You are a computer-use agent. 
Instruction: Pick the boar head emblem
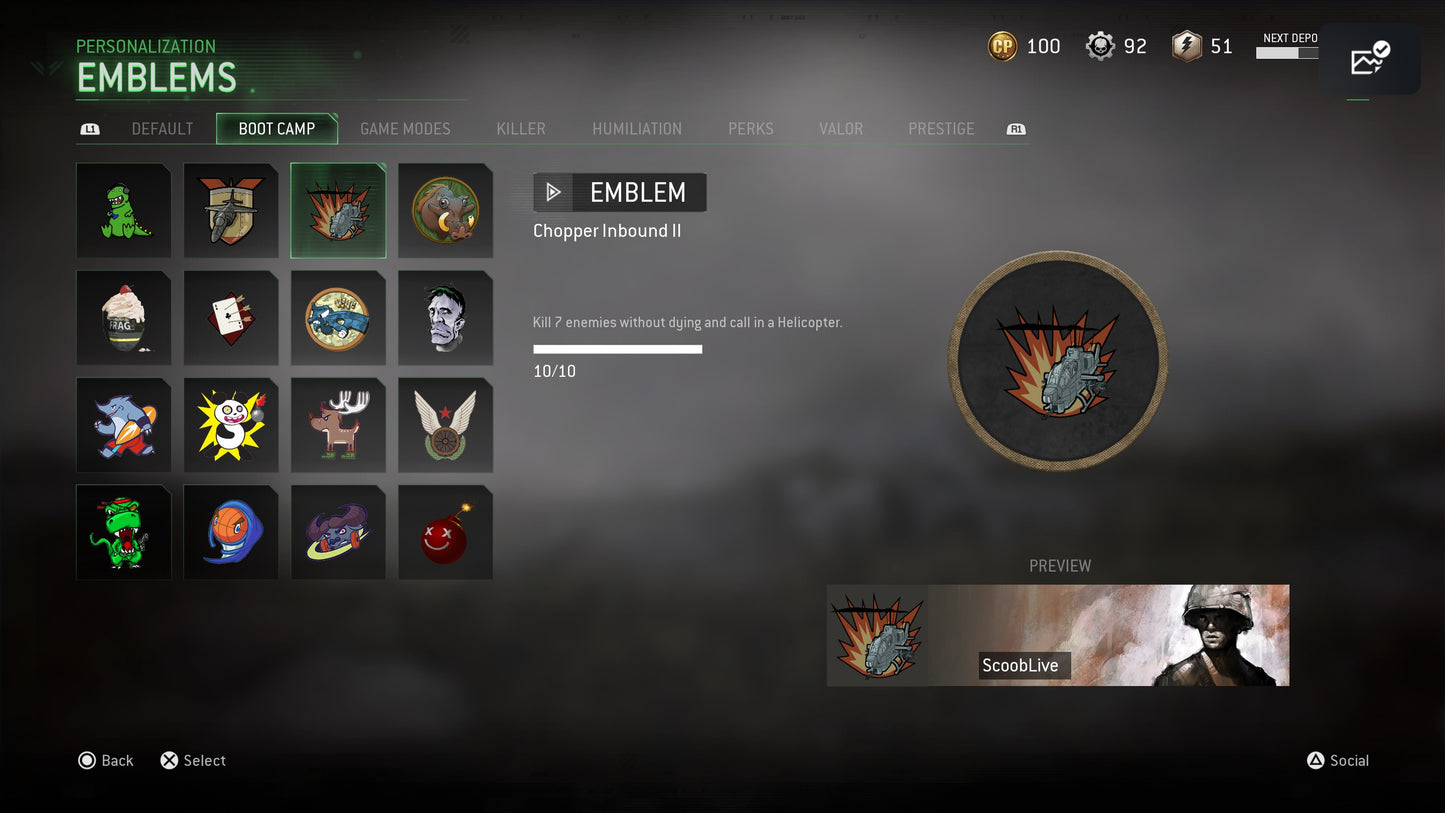(x=446, y=211)
